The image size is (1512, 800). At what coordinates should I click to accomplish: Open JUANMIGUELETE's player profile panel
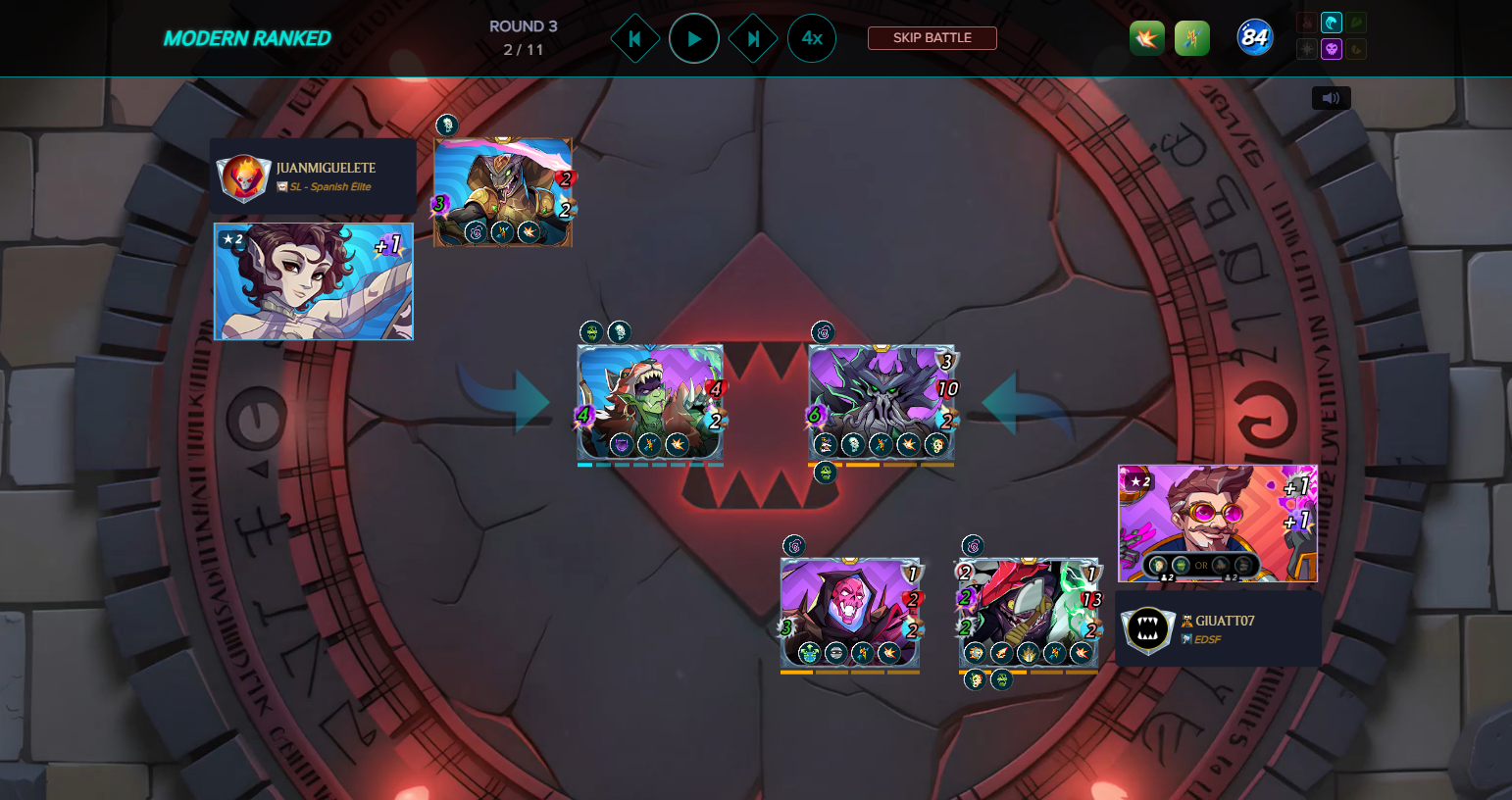point(312,176)
